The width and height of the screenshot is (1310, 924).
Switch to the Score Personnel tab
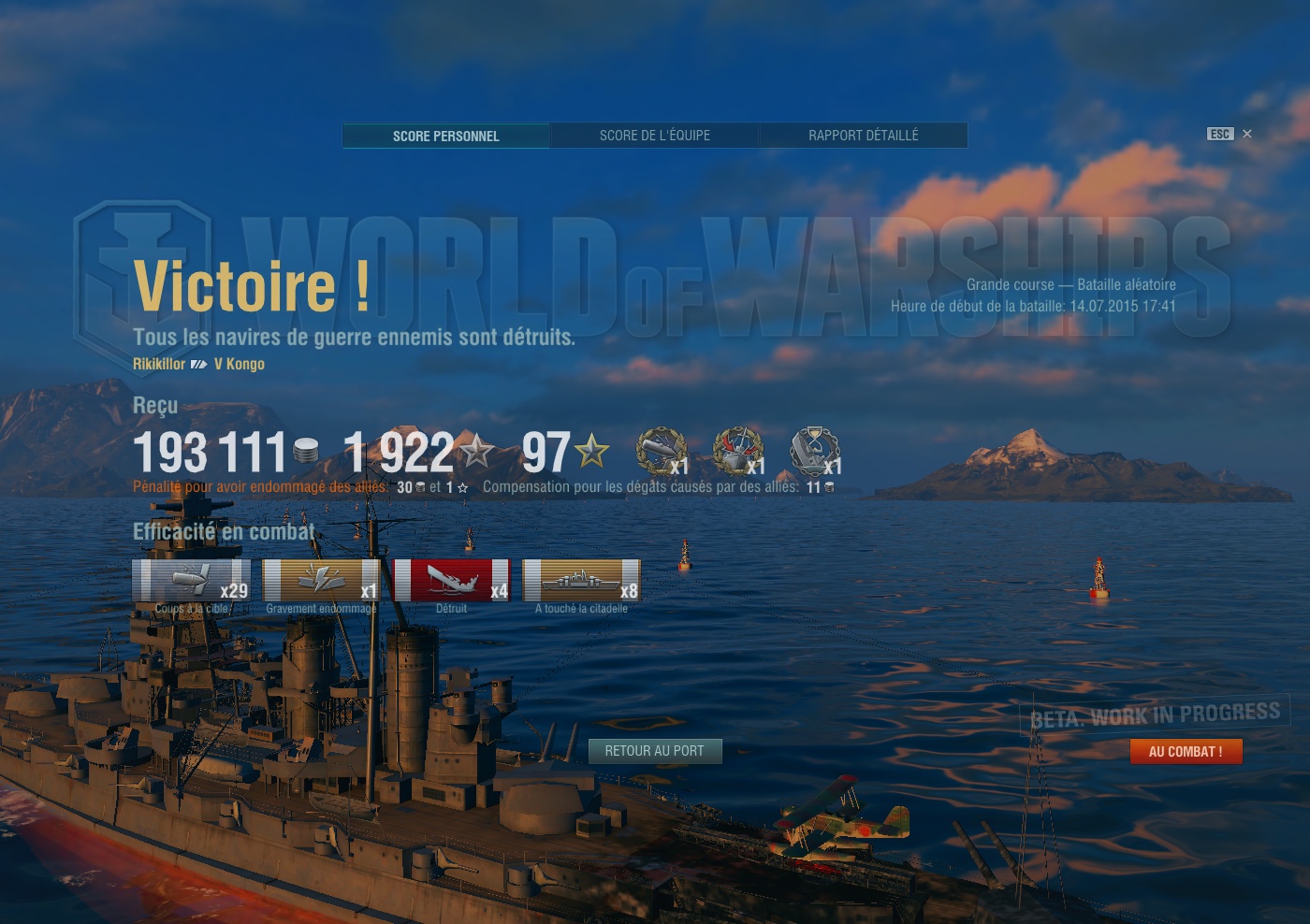click(446, 136)
